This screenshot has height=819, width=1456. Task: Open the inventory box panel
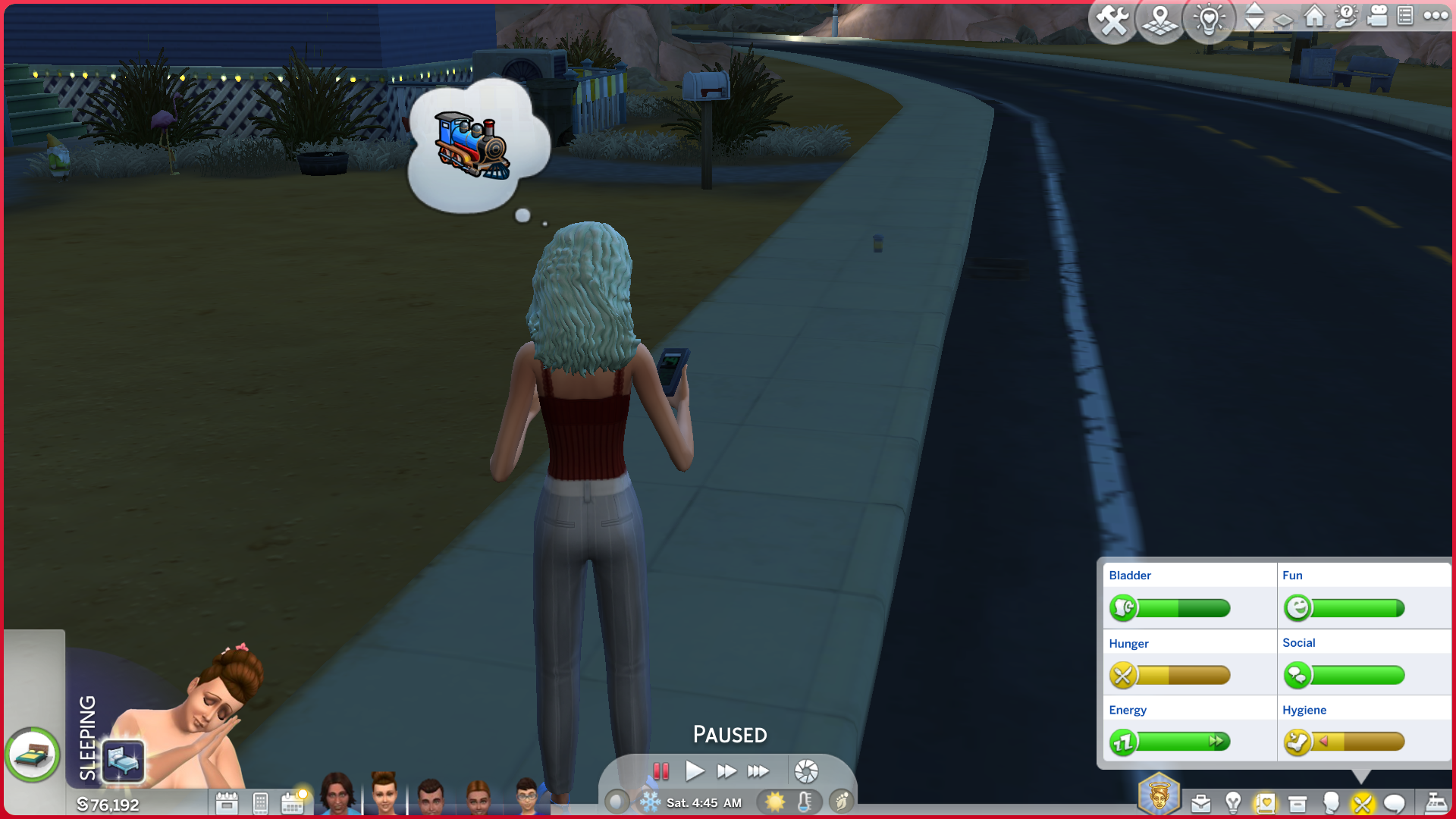[x=1298, y=803]
